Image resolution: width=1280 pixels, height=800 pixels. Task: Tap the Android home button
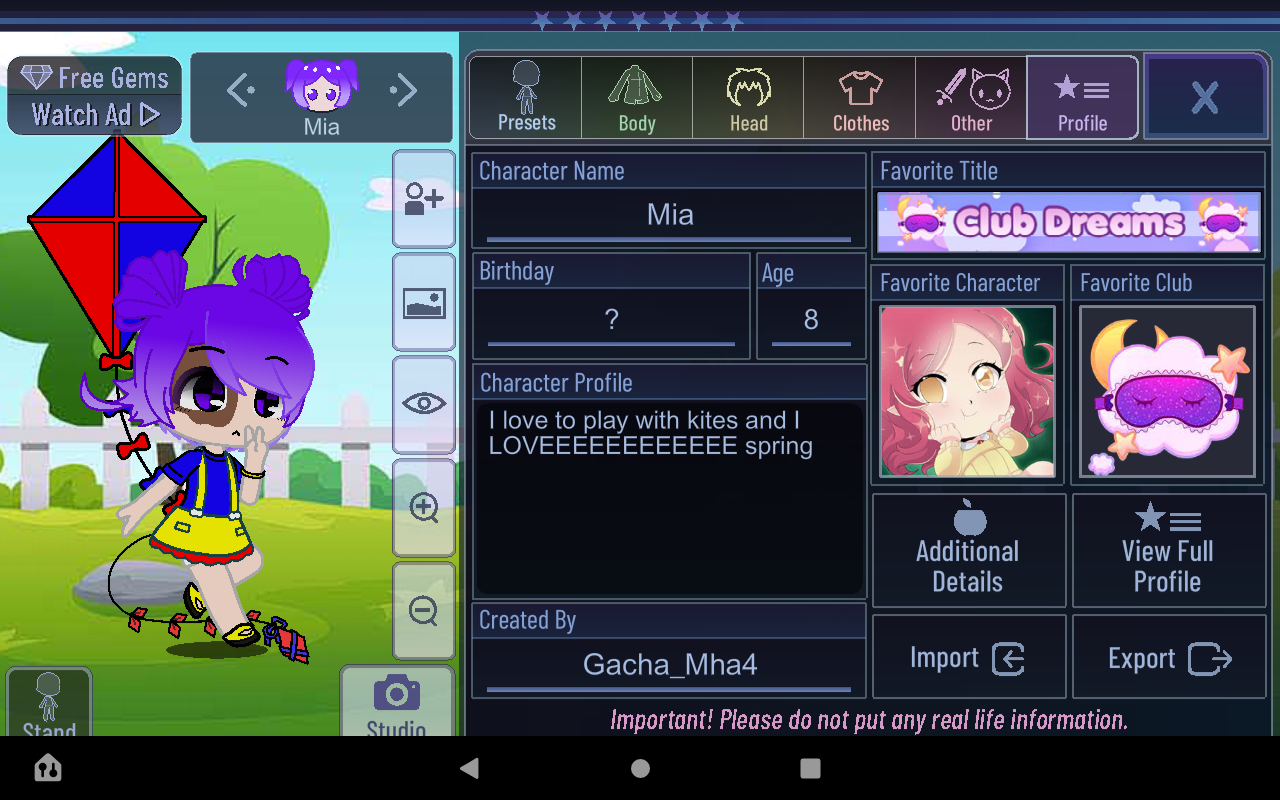click(640, 768)
